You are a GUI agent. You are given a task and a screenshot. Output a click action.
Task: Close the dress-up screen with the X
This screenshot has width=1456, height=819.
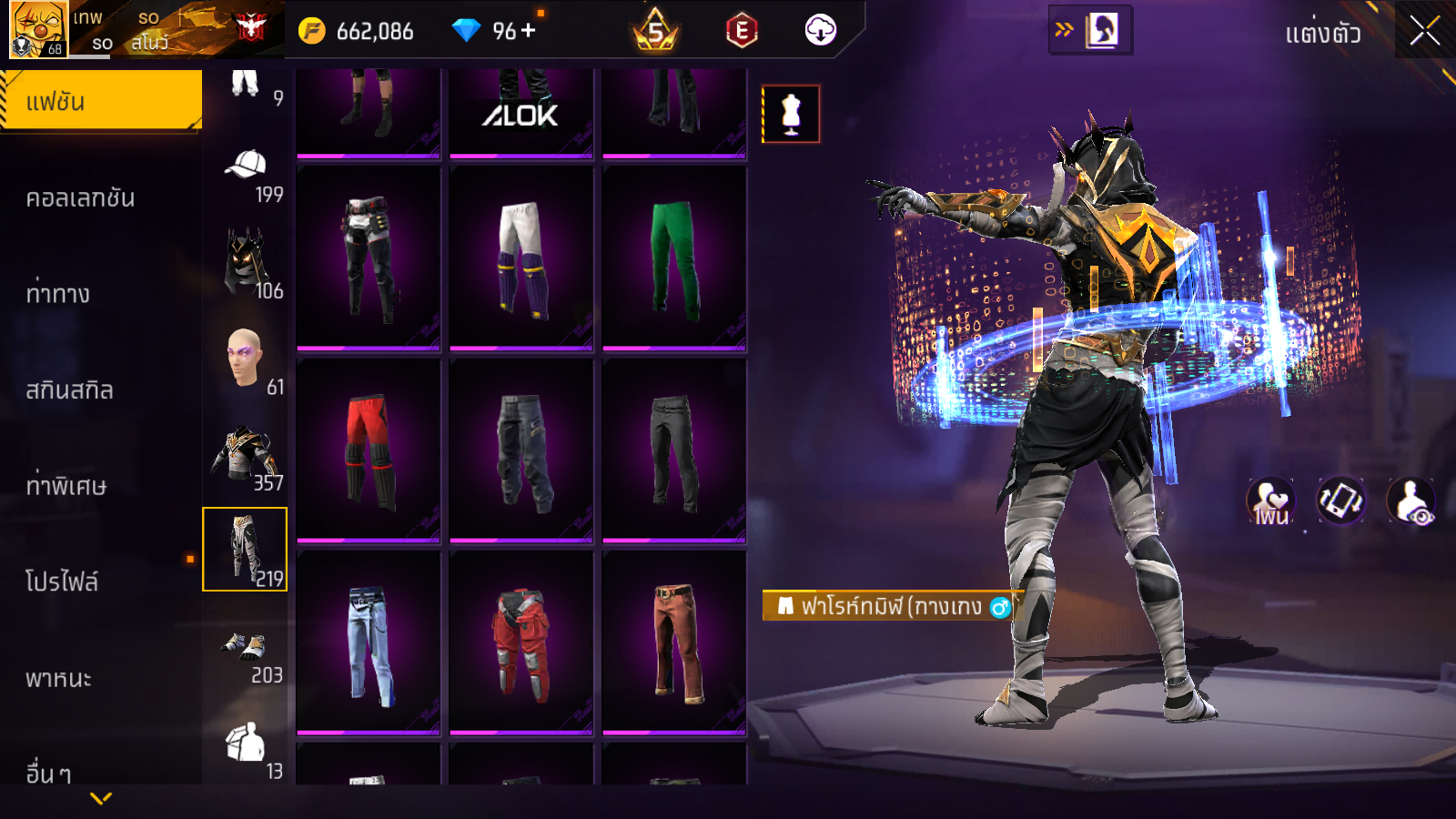coord(1424,31)
